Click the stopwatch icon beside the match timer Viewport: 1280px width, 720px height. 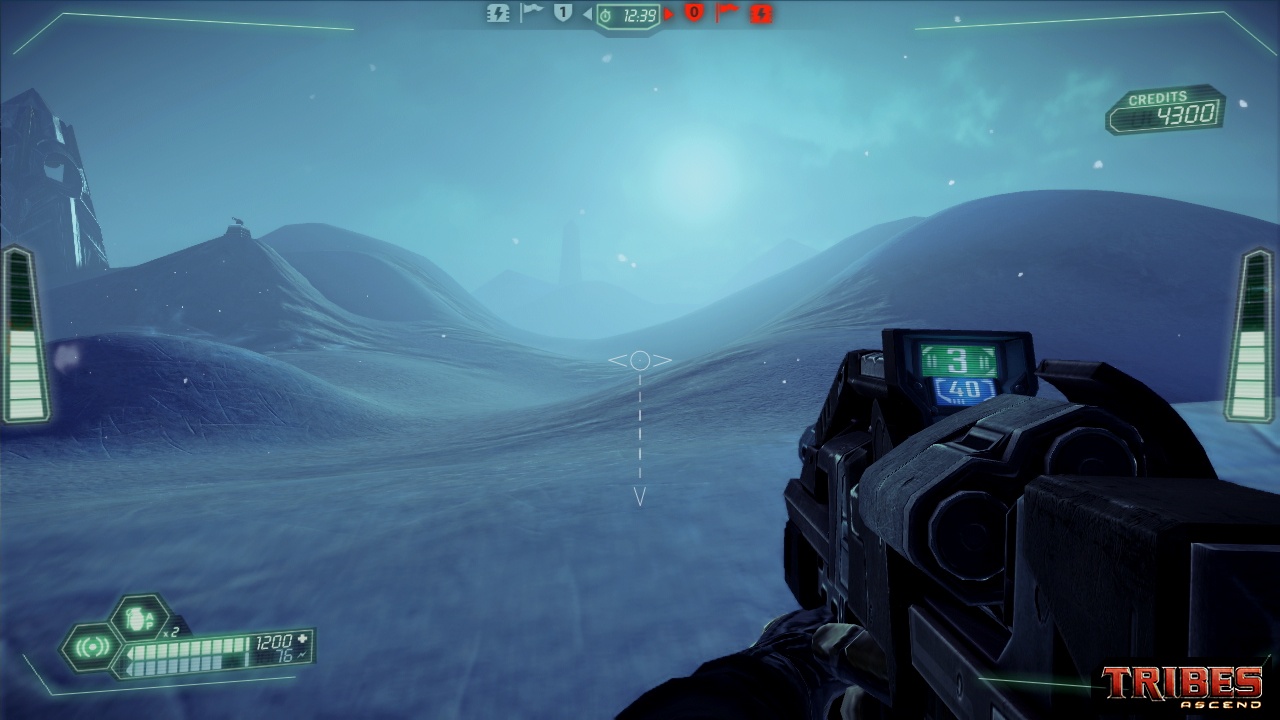607,14
